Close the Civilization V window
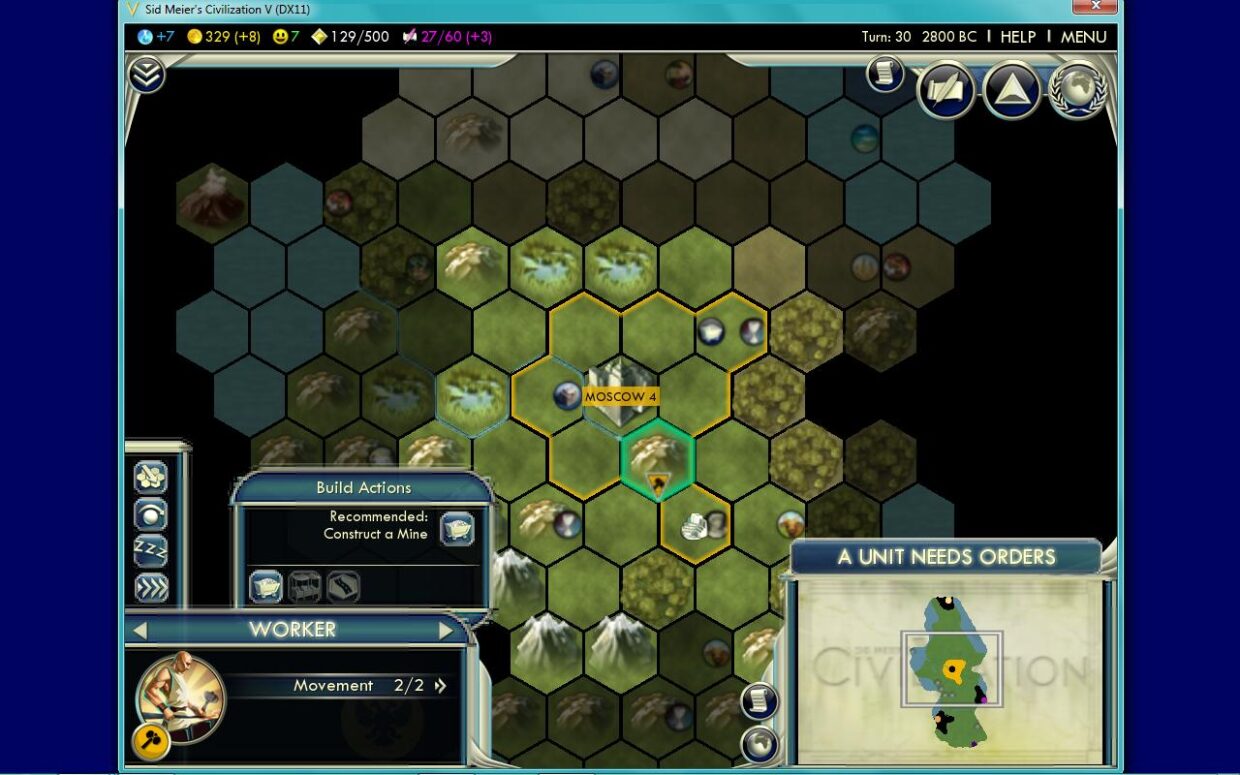1240x775 pixels. point(1094,7)
